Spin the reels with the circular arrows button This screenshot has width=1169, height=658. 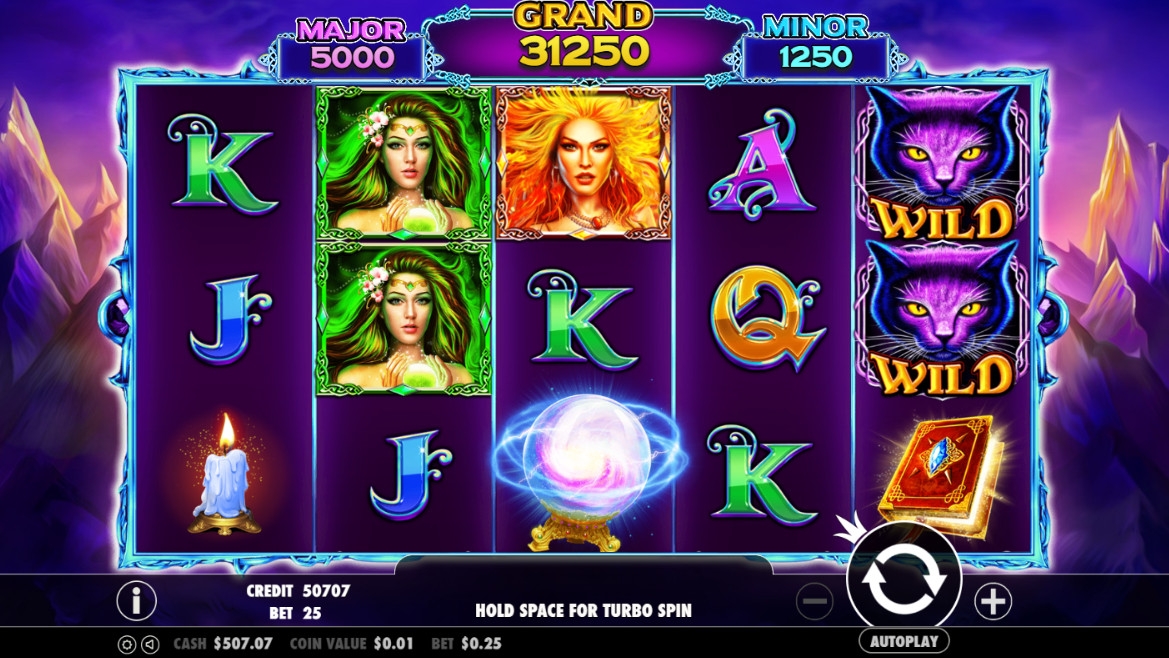point(903,580)
